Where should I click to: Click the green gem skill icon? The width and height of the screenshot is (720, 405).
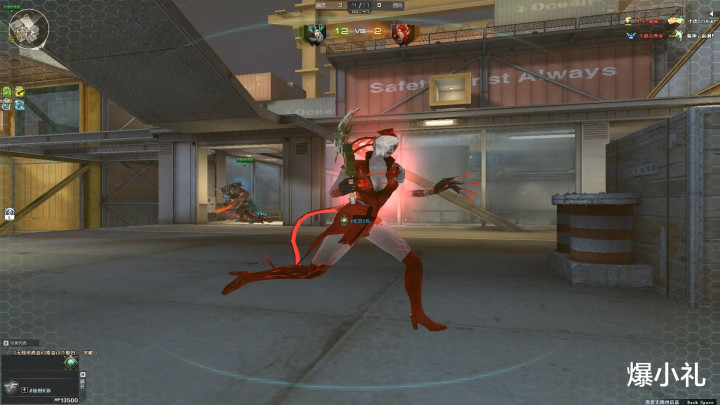(70, 362)
